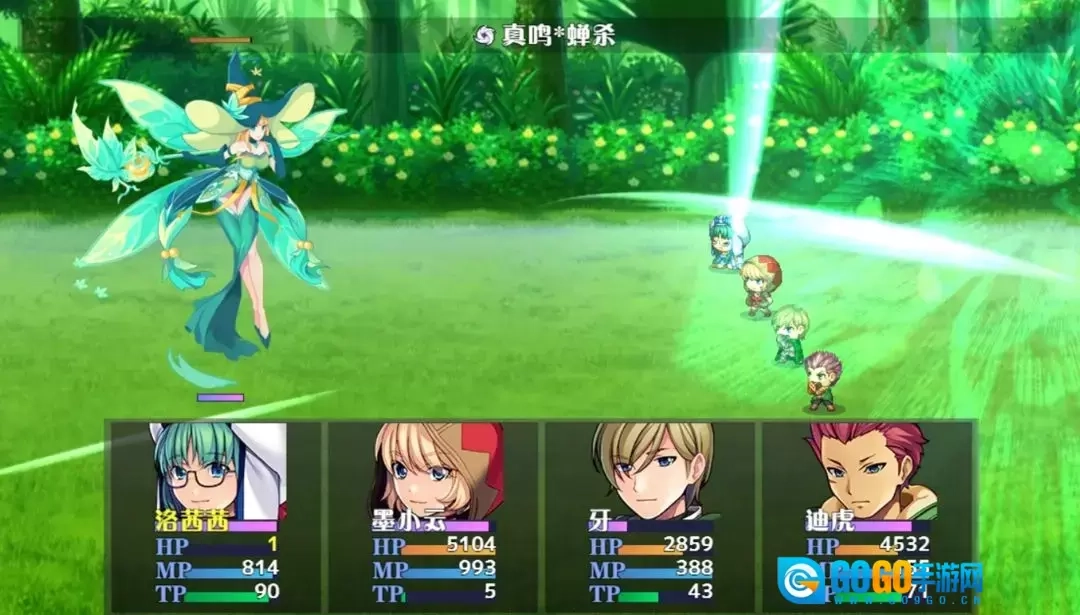Select 洛茜茜's party status panel

[216, 516]
